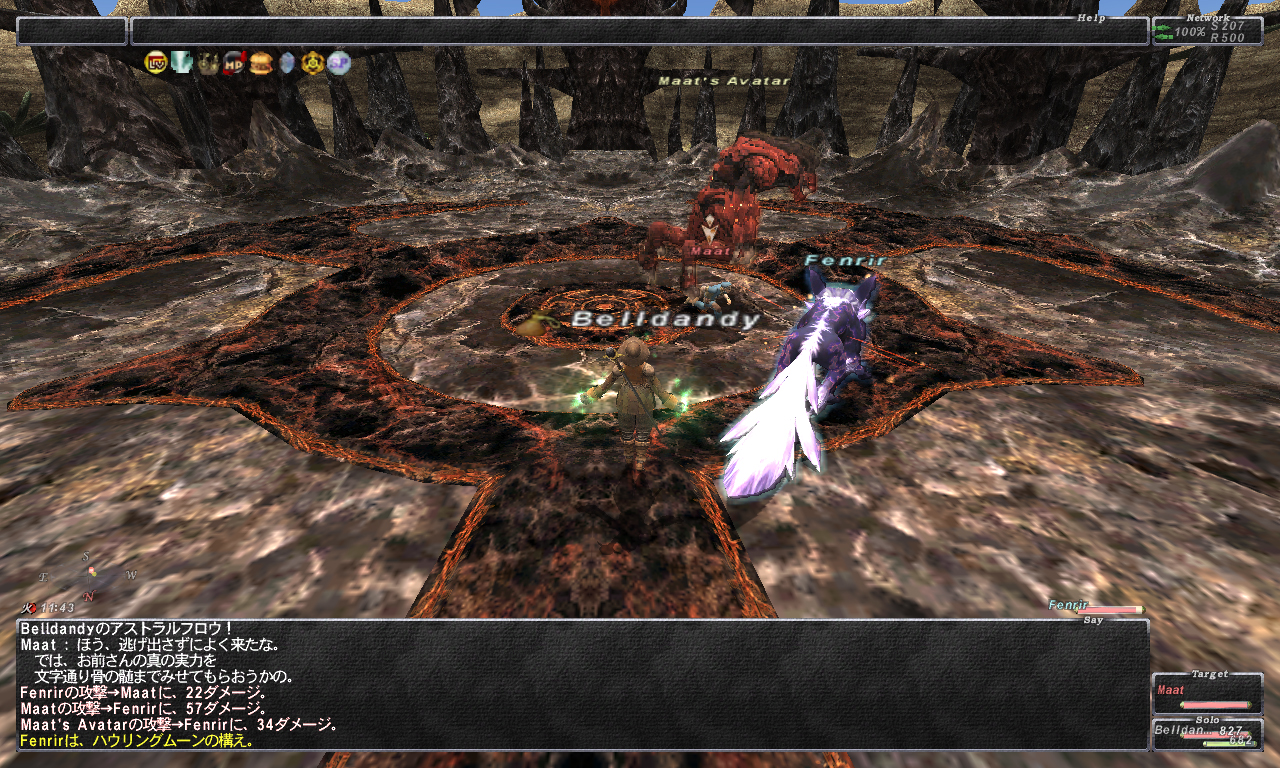Click the golden gear-shaped status icon
The image size is (1280, 768).
(x=313, y=63)
